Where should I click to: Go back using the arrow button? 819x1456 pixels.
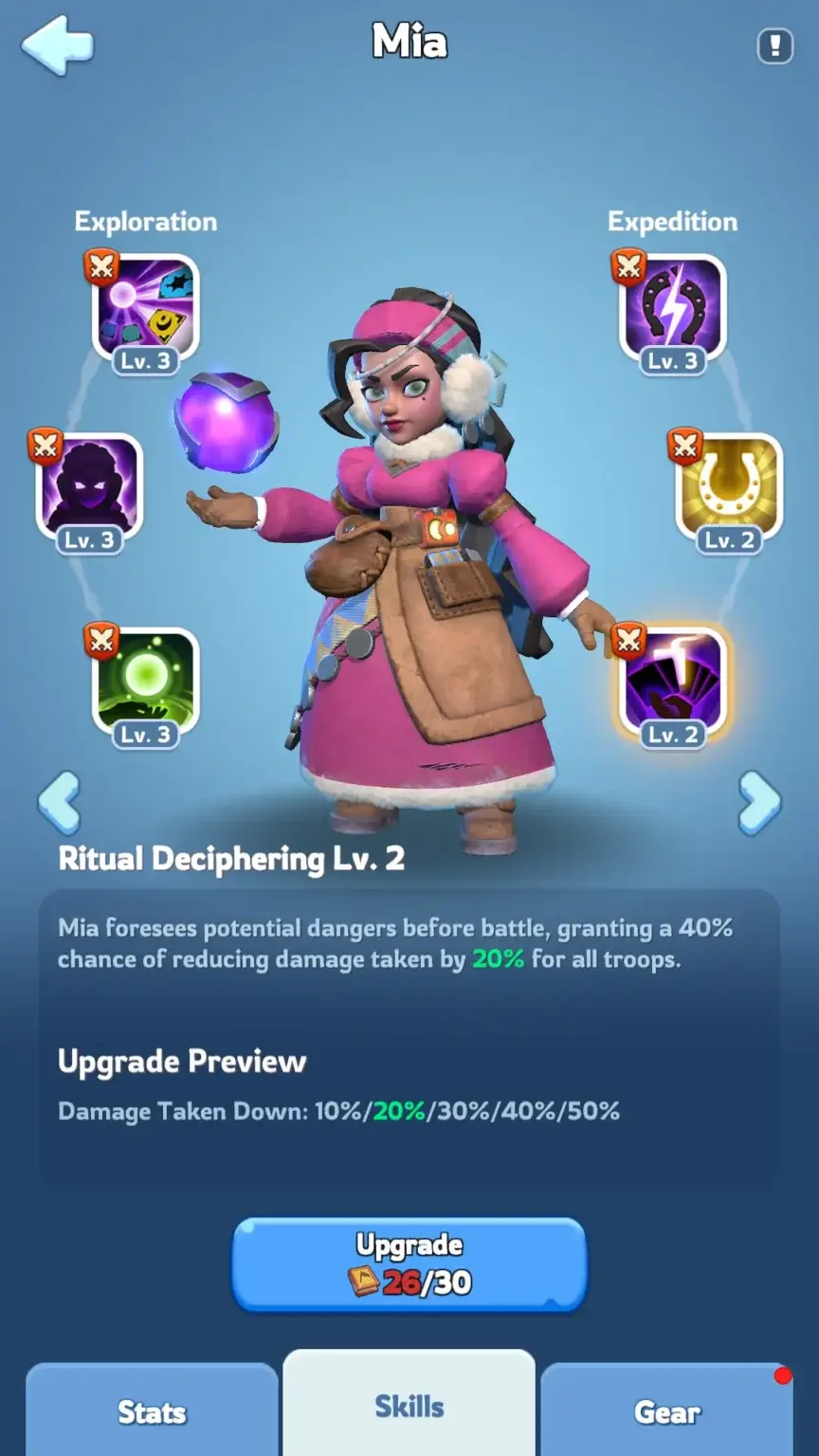tap(58, 45)
